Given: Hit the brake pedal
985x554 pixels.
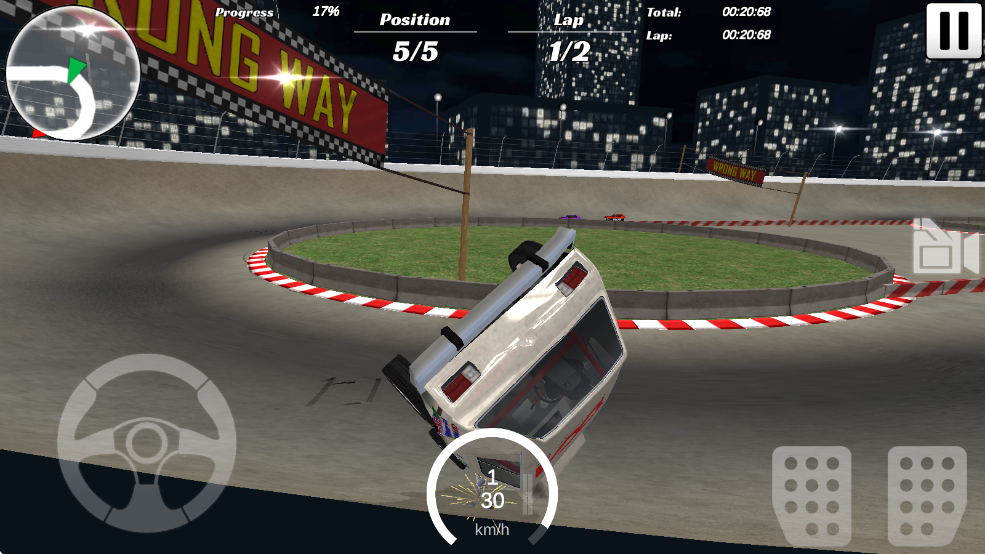Looking at the screenshot, I should pos(811,493).
